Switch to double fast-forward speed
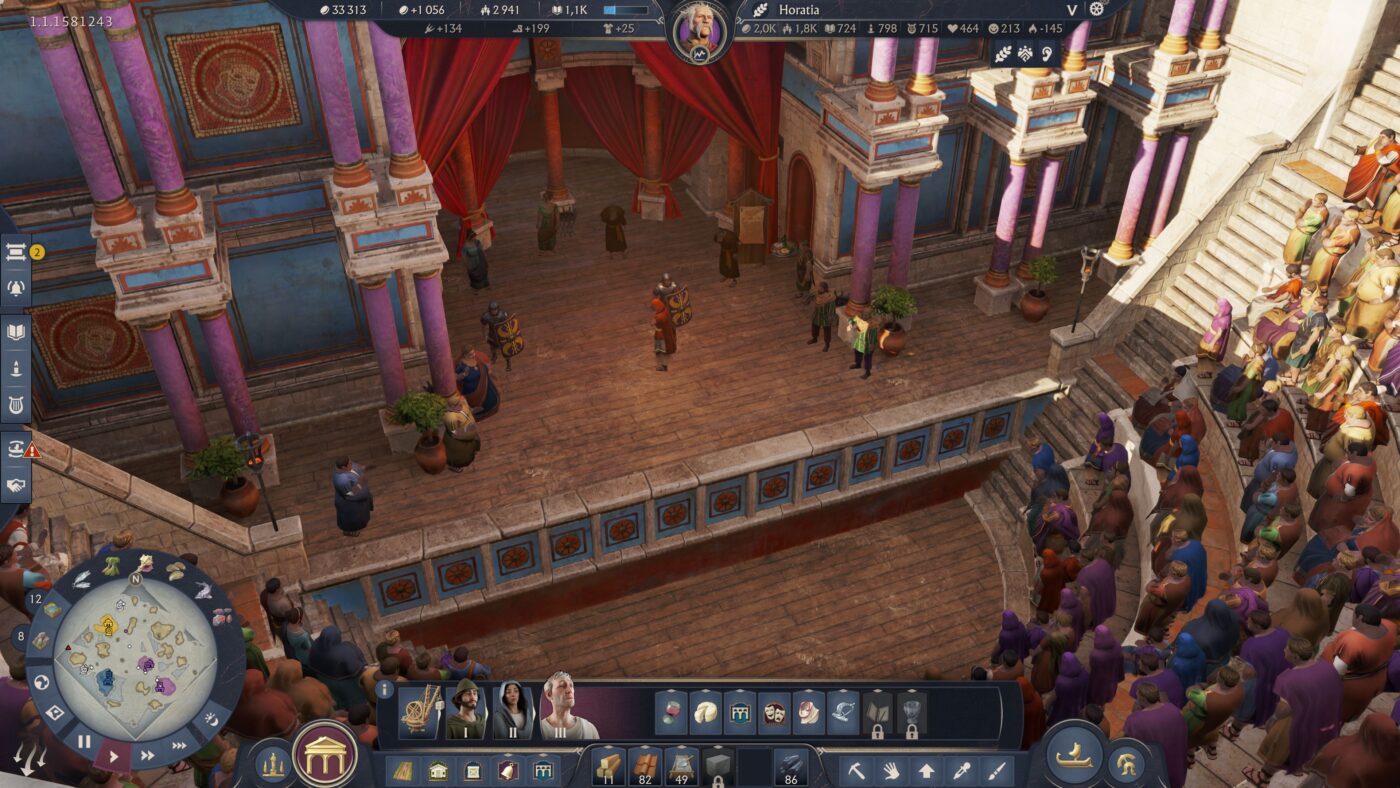The width and height of the screenshot is (1400, 788). pyautogui.click(x=148, y=755)
